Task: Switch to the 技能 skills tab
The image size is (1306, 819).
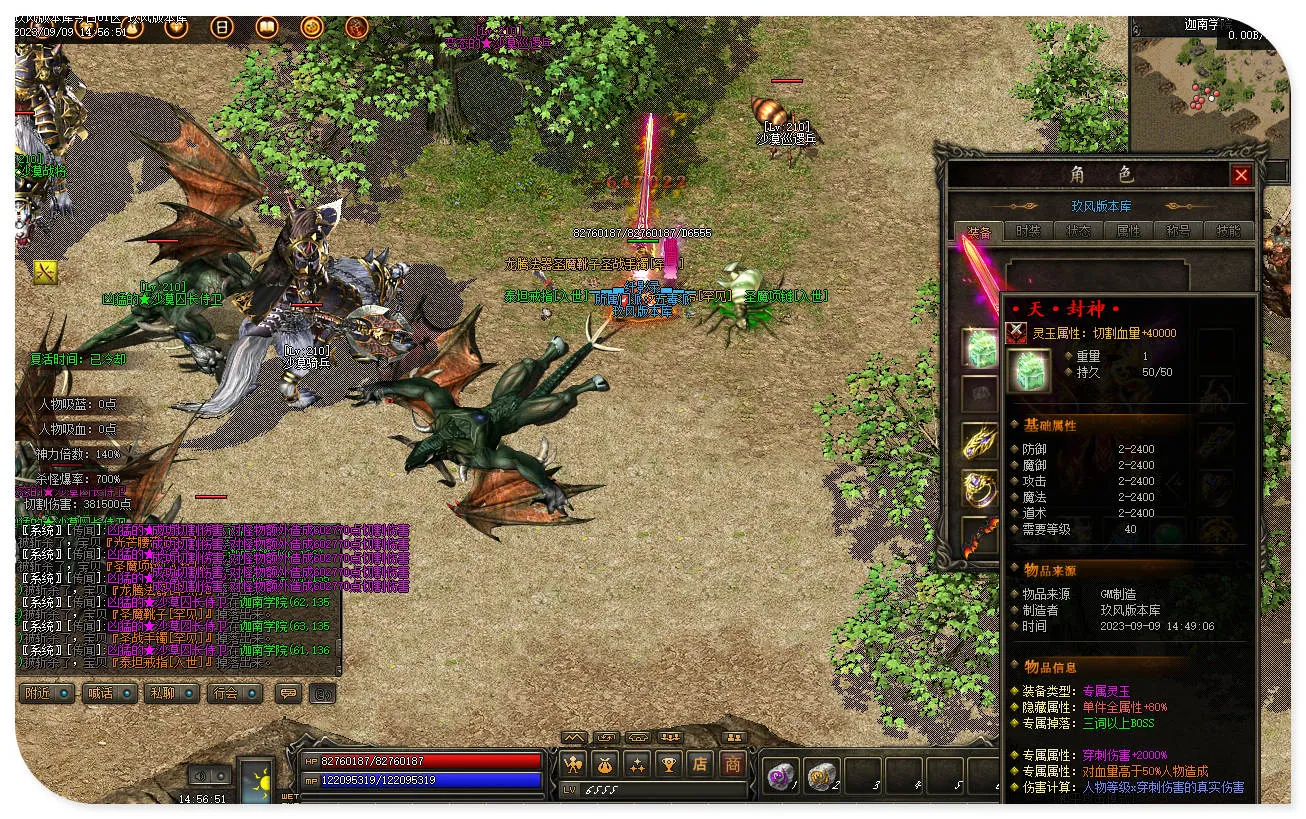Action: pos(1228,231)
